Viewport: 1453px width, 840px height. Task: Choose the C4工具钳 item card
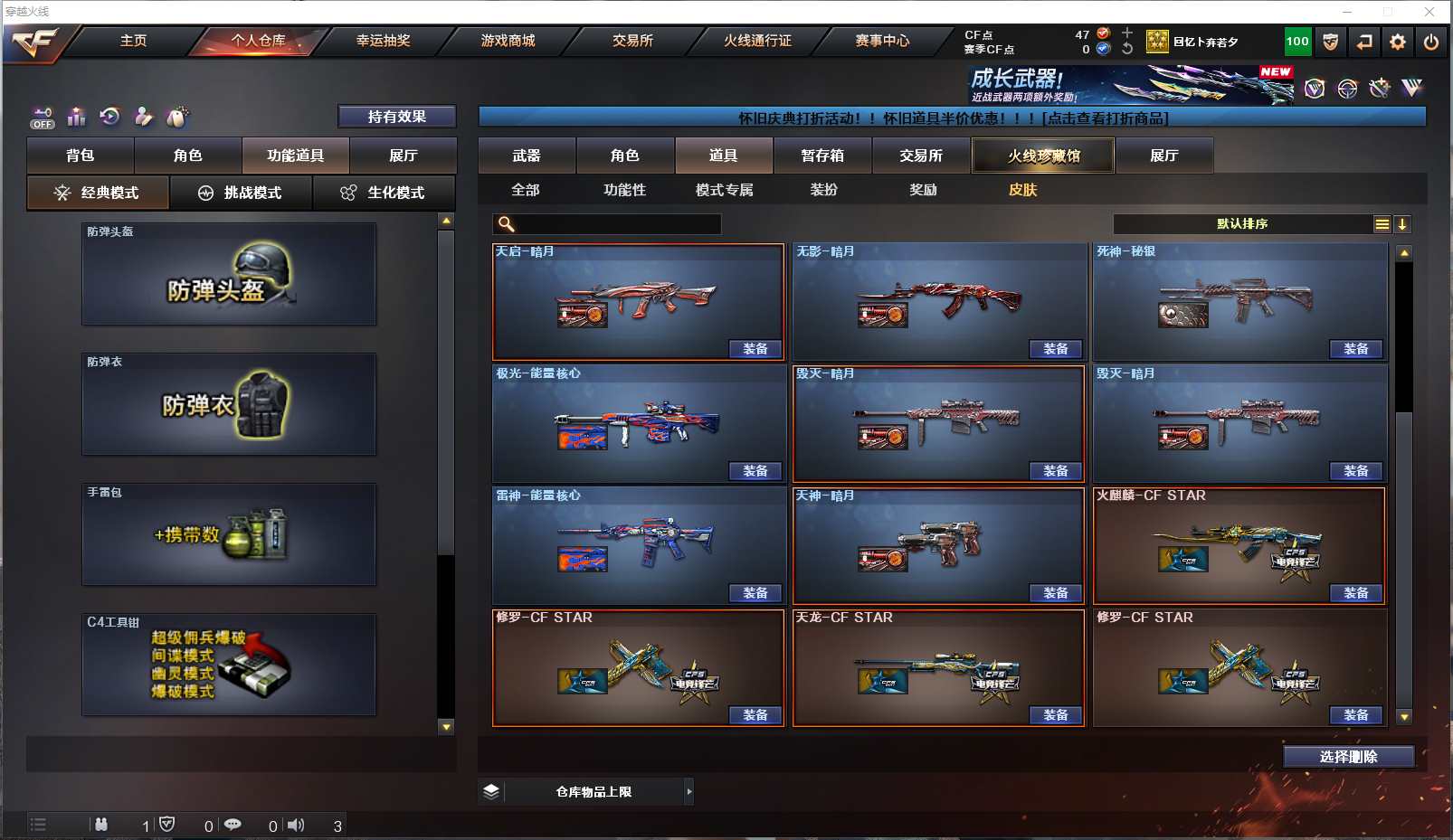click(229, 665)
